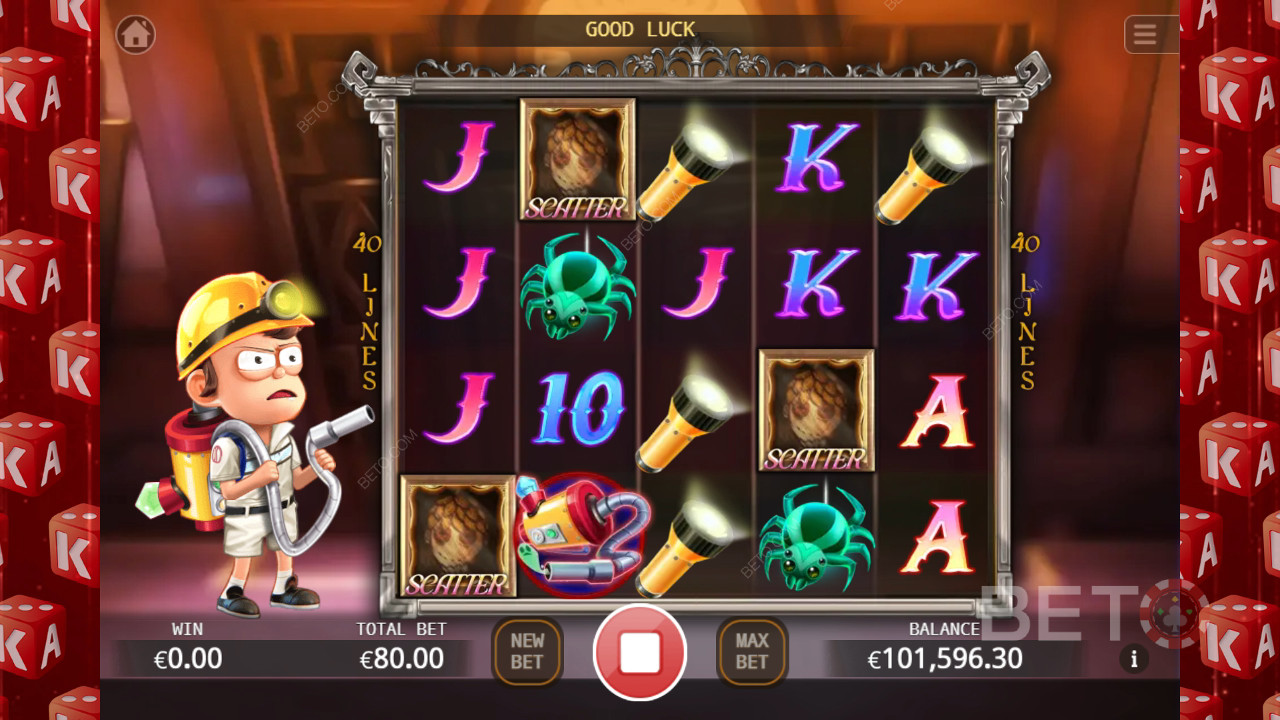
Task: Open the hamburger menu
Action: tap(1145, 35)
